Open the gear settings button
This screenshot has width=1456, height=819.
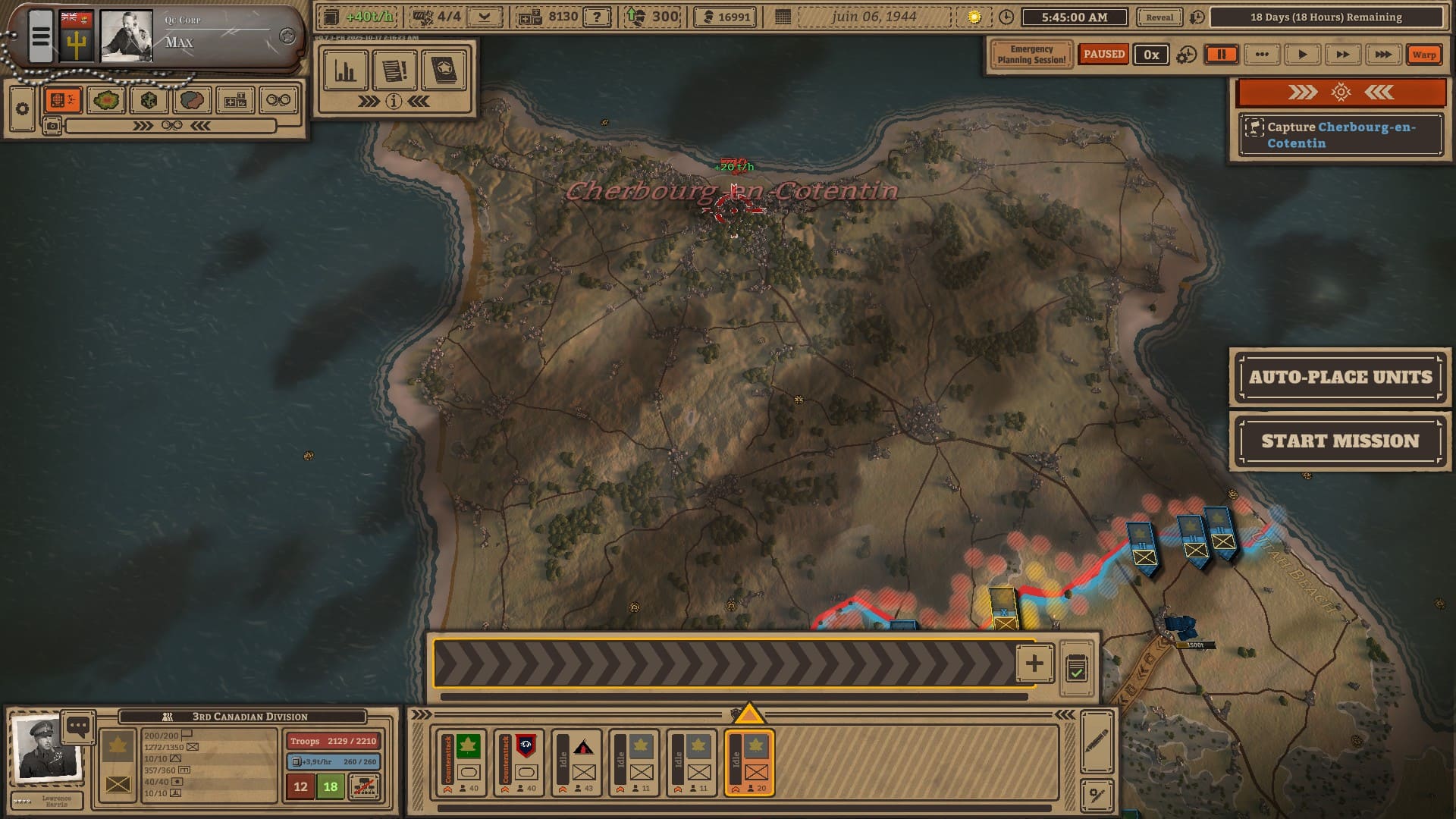pyautogui.click(x=22, y=109)
